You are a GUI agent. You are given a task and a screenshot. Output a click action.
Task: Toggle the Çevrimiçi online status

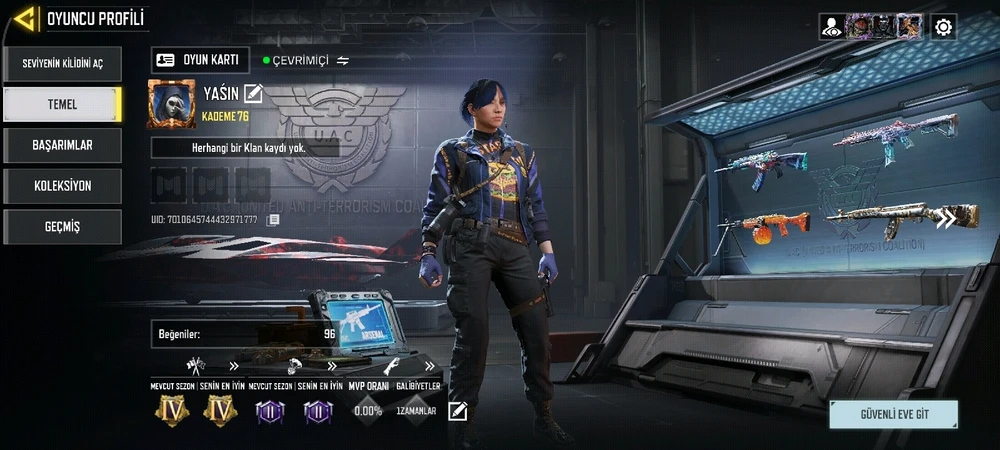click(x=343, y=61)
